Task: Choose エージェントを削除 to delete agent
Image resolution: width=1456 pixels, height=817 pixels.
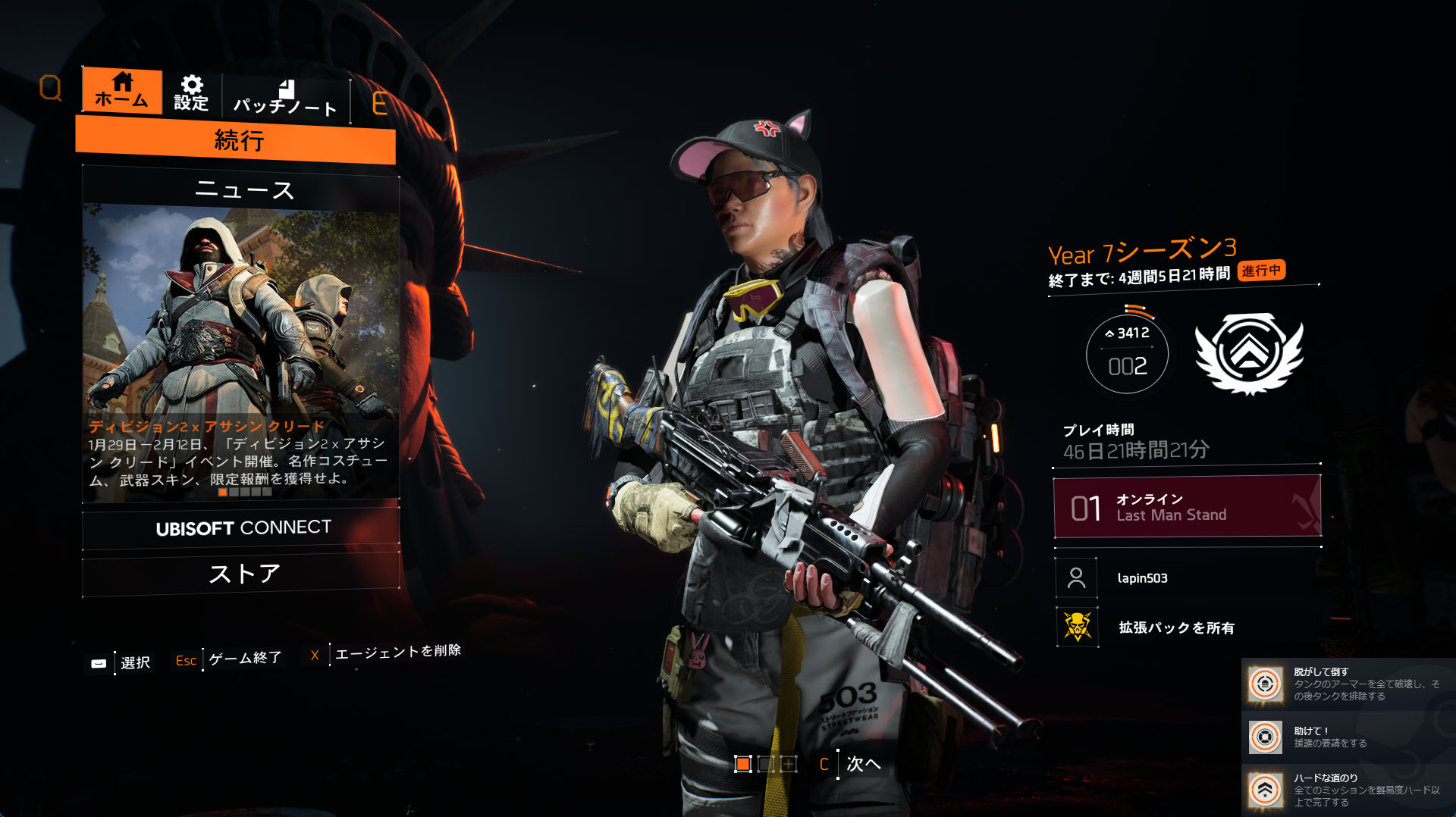Action: (x=397, y=651)
